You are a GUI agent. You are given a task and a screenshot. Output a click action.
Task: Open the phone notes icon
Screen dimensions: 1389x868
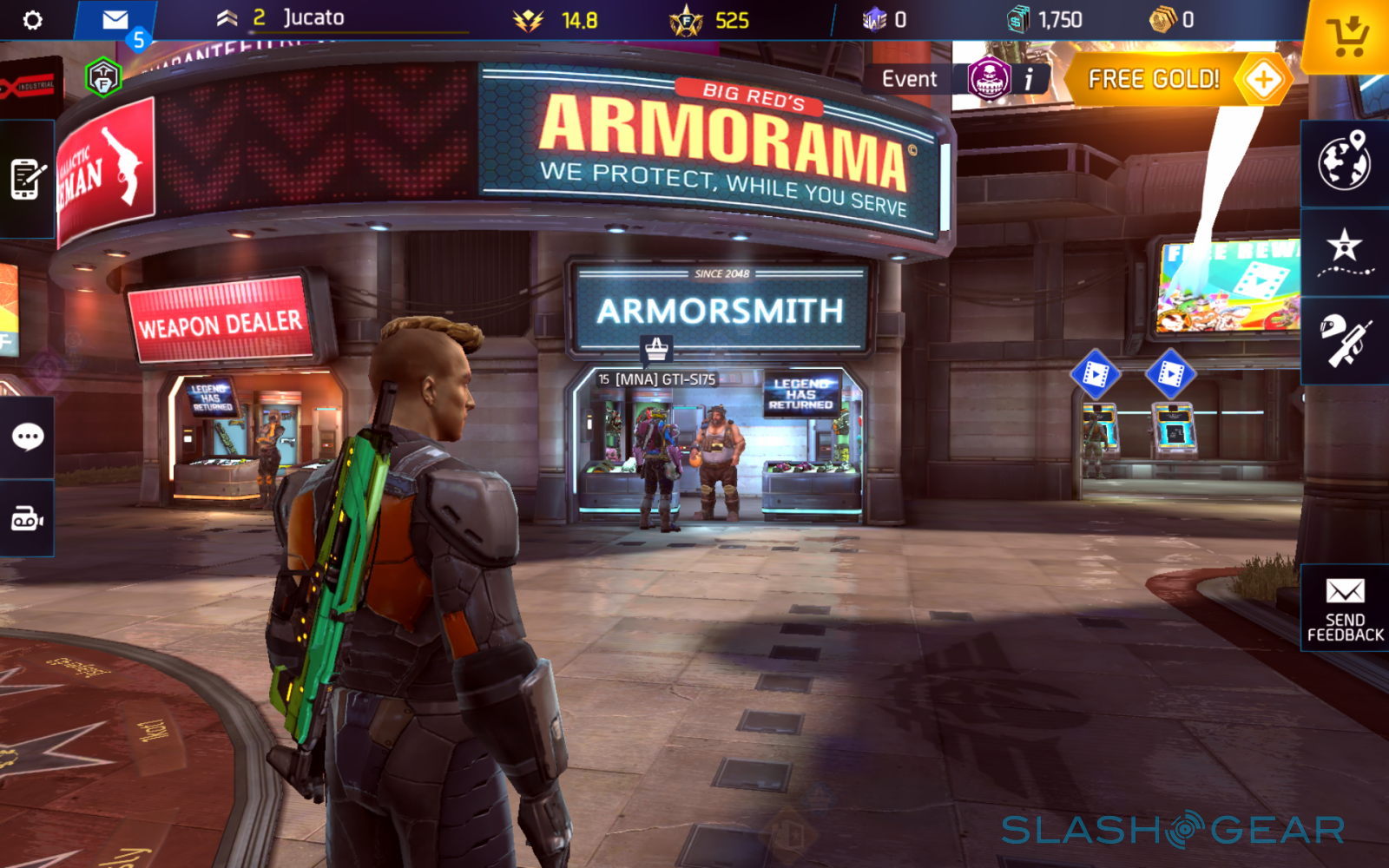click(27, 179)
